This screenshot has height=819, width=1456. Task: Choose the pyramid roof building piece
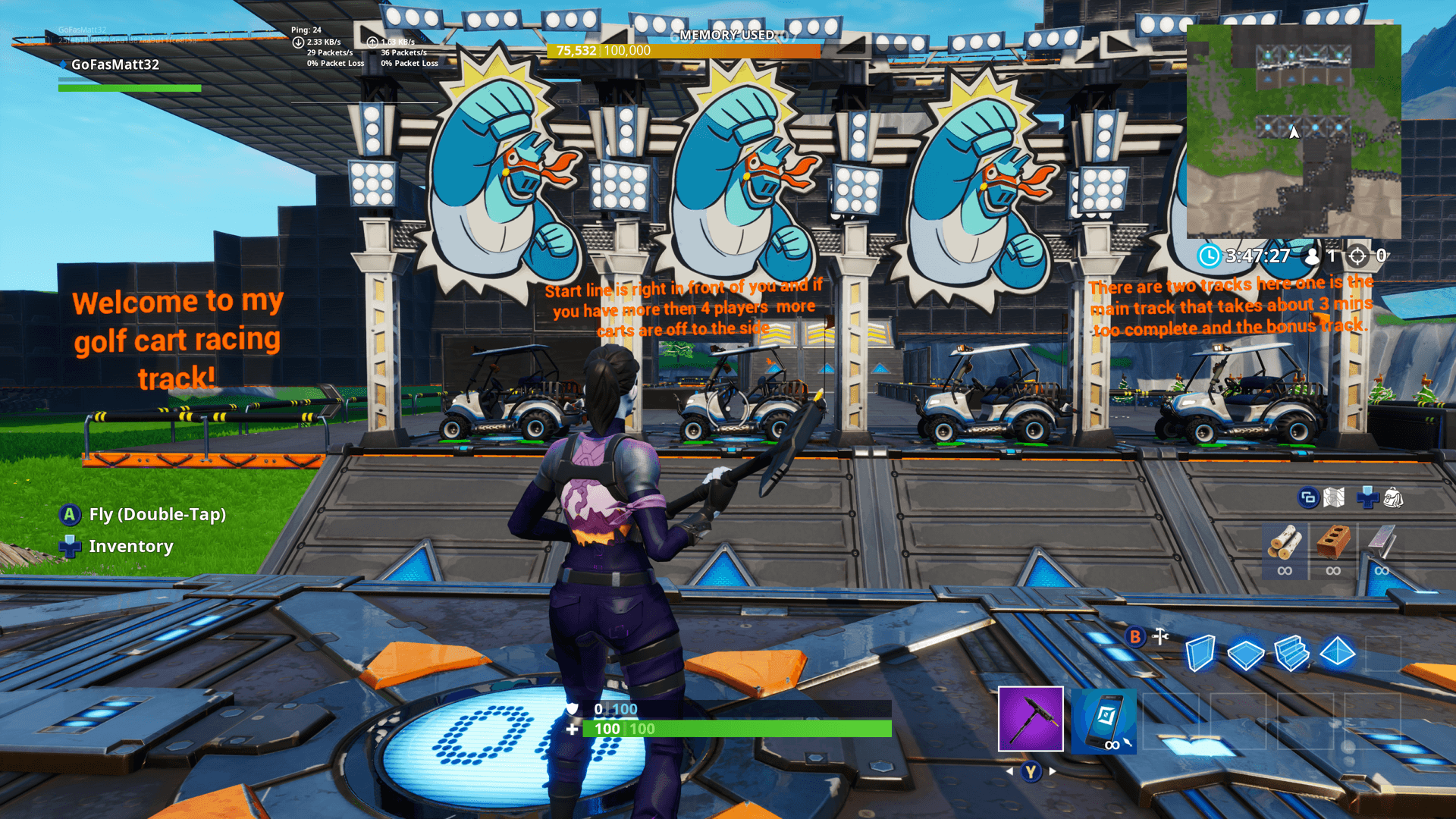pos(1338,652)
